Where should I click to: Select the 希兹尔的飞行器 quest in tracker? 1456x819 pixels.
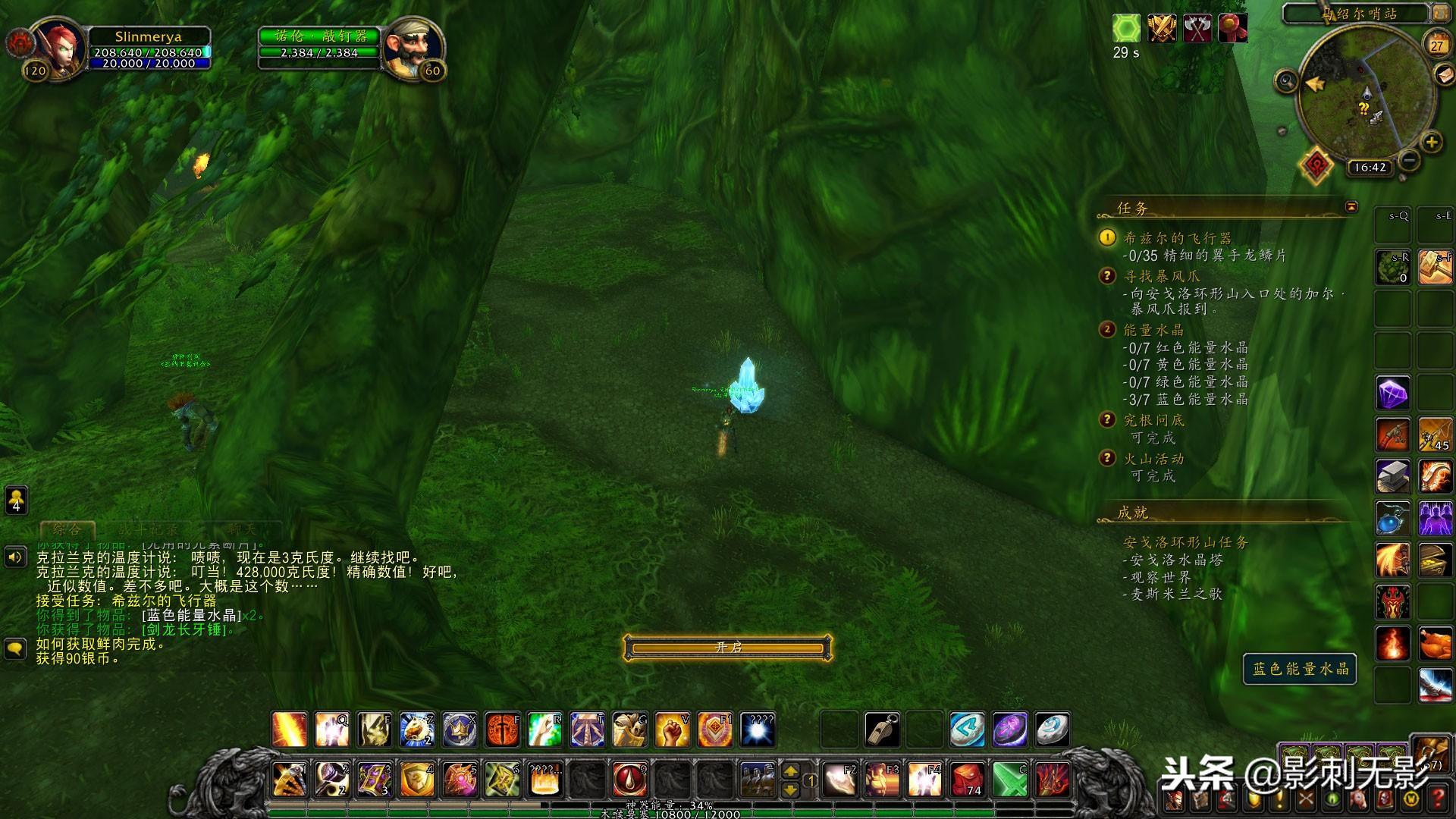(1177, 238)
